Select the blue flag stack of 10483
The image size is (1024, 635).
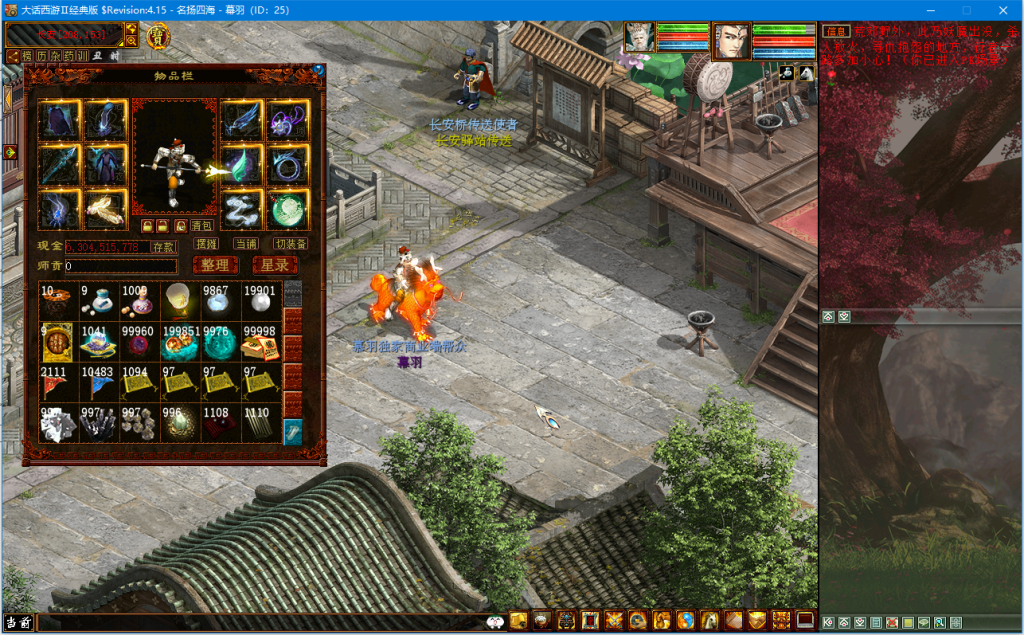click(98, 382)
